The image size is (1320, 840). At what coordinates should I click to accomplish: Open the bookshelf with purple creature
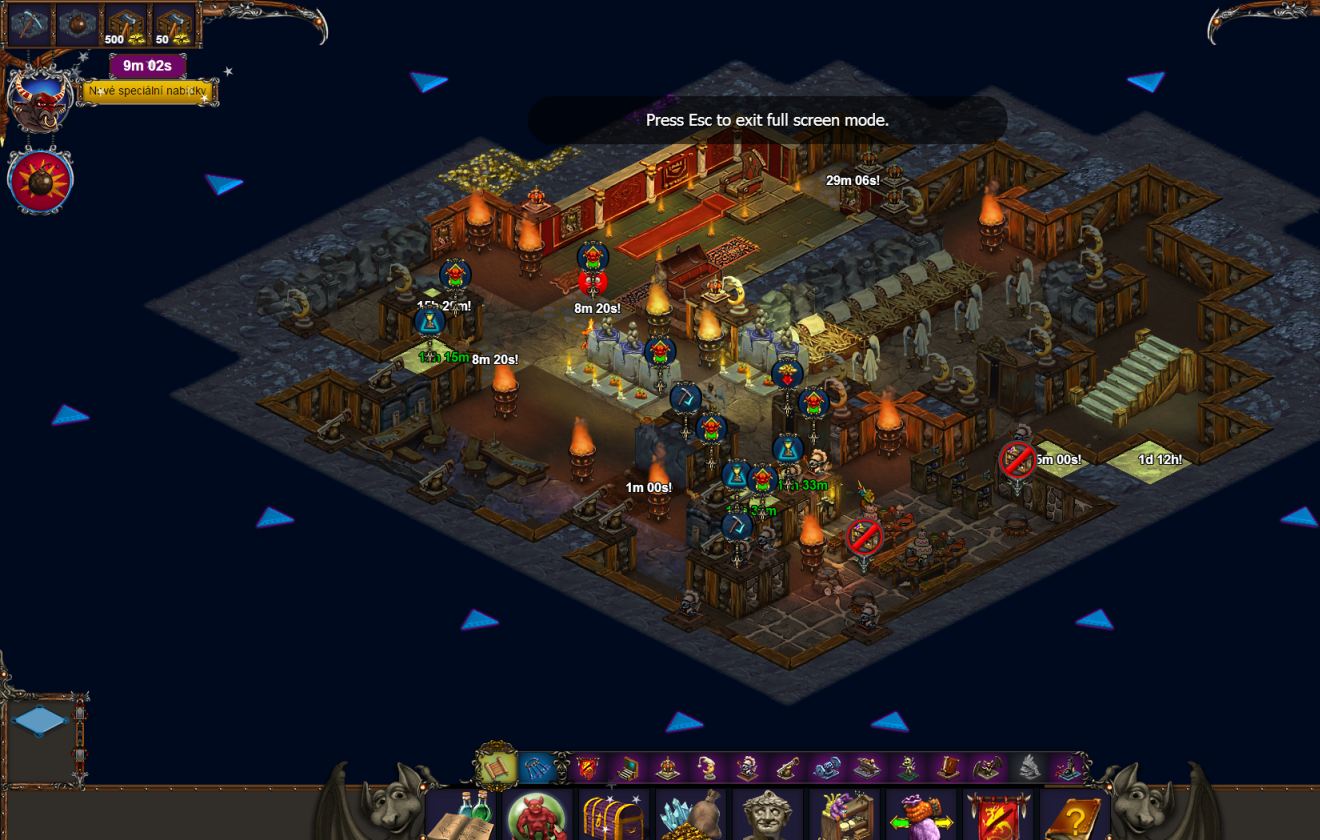(x=844, y=815)
